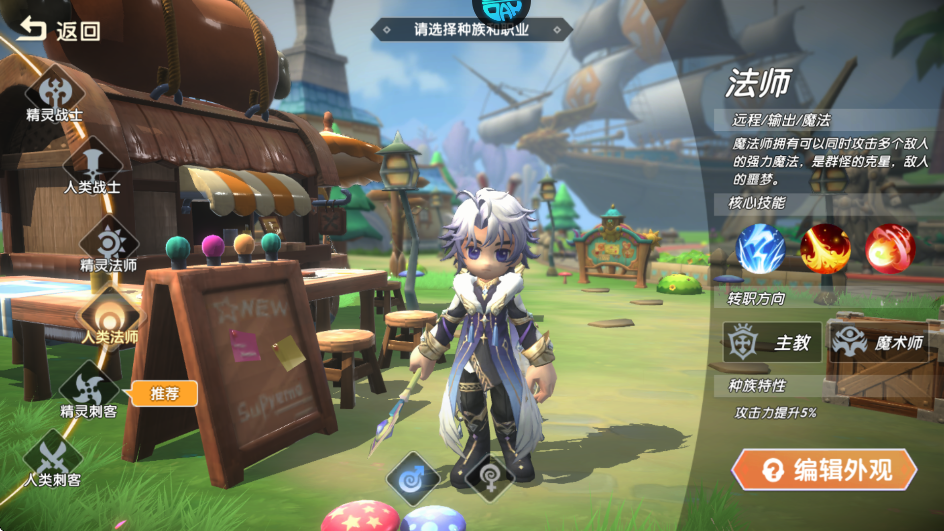Switch to the grey female gender icon
Image resolution: width=944 pixels, height=531 pixels.
(489, 477)
